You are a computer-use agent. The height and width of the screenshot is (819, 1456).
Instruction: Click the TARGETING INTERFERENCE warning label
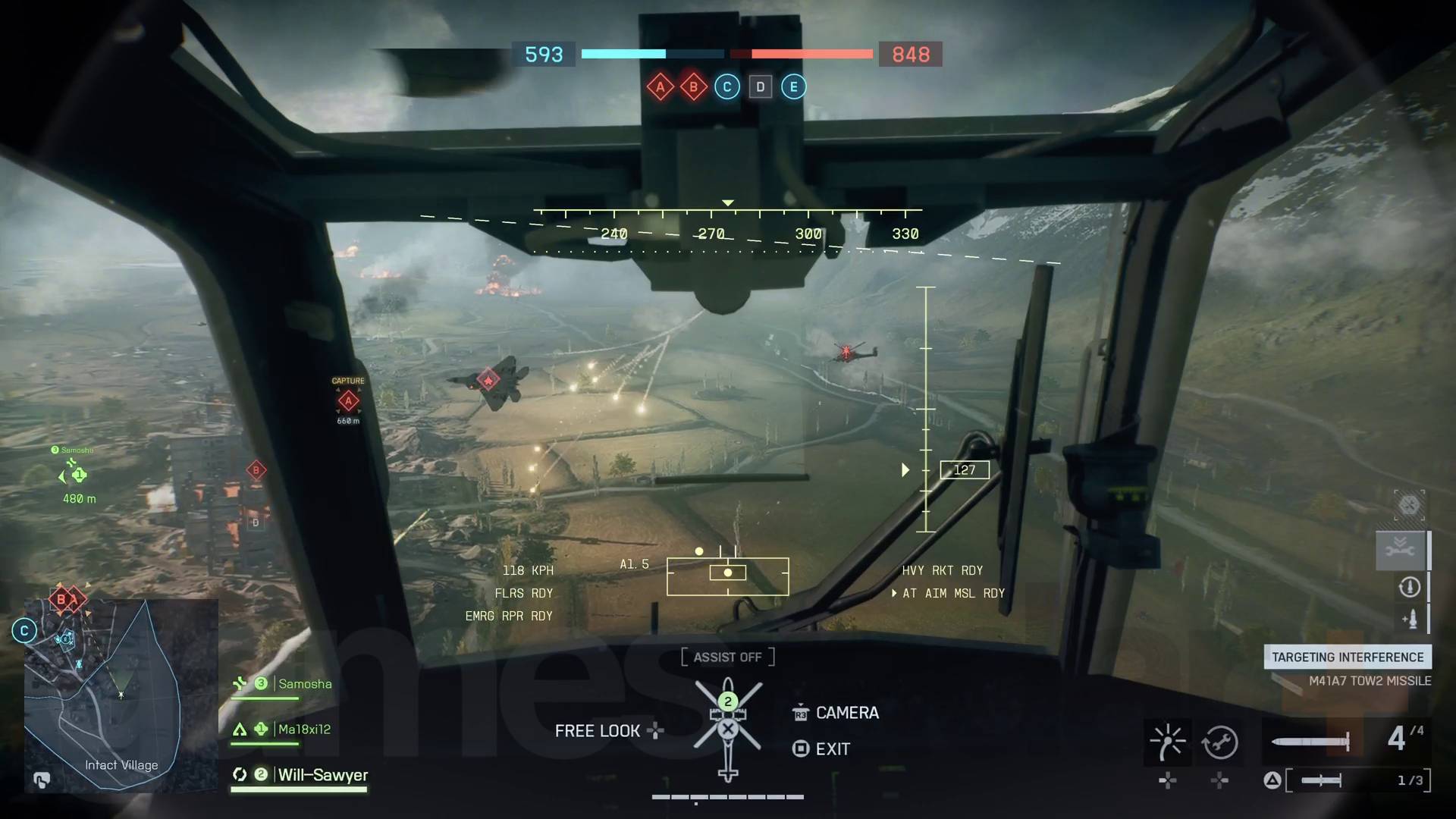click(1347, 657)
